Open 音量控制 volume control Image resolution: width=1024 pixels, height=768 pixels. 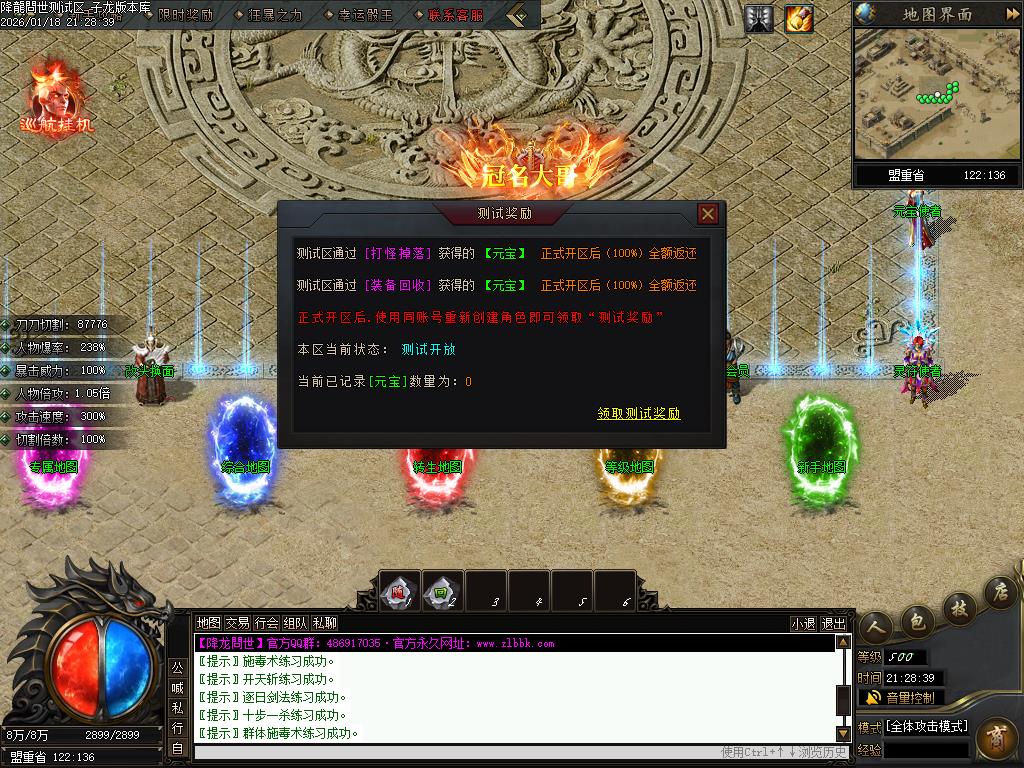click(x=900, y=697)
